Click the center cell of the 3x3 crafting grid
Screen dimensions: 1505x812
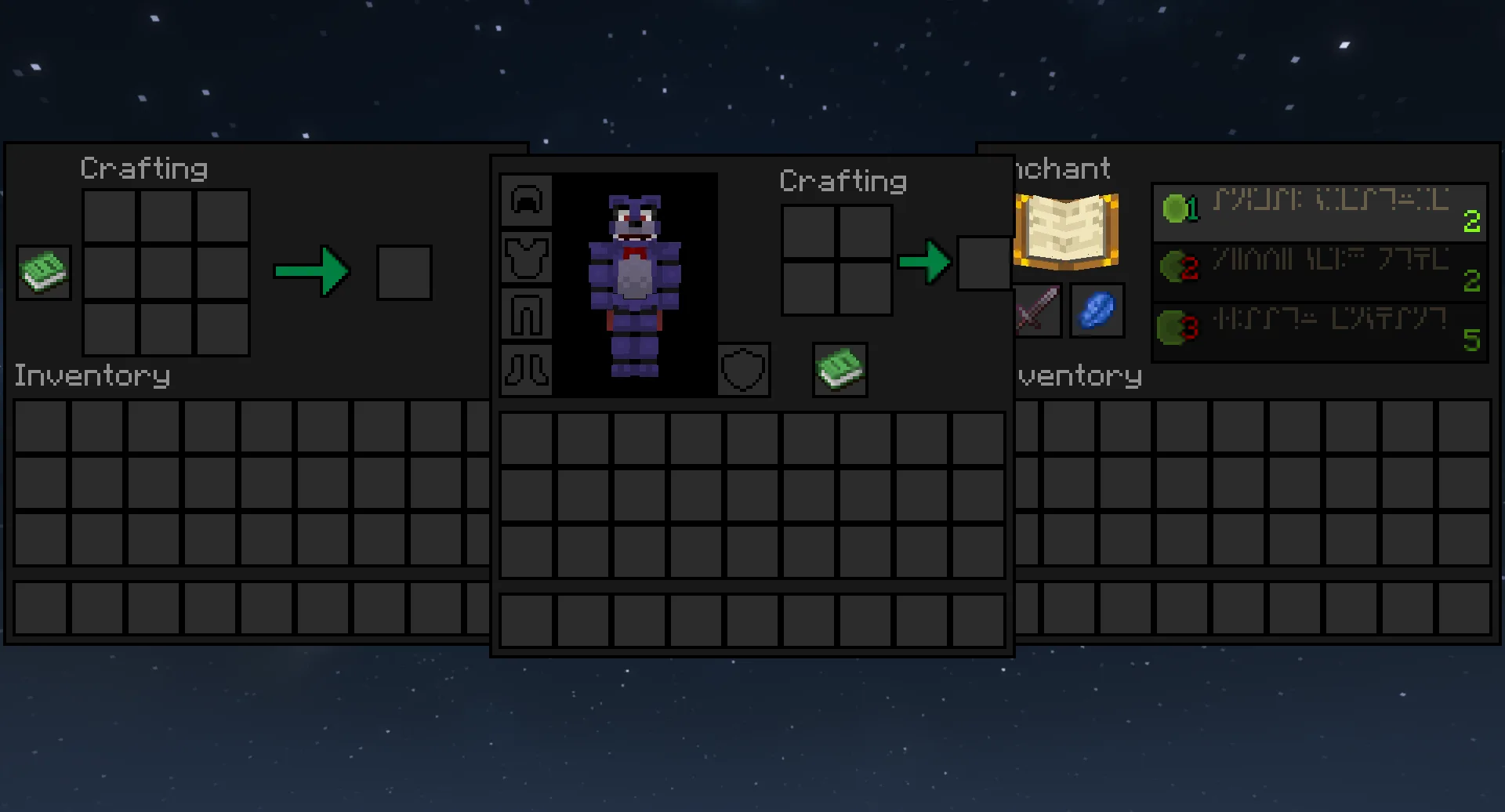tap(165, 272)
